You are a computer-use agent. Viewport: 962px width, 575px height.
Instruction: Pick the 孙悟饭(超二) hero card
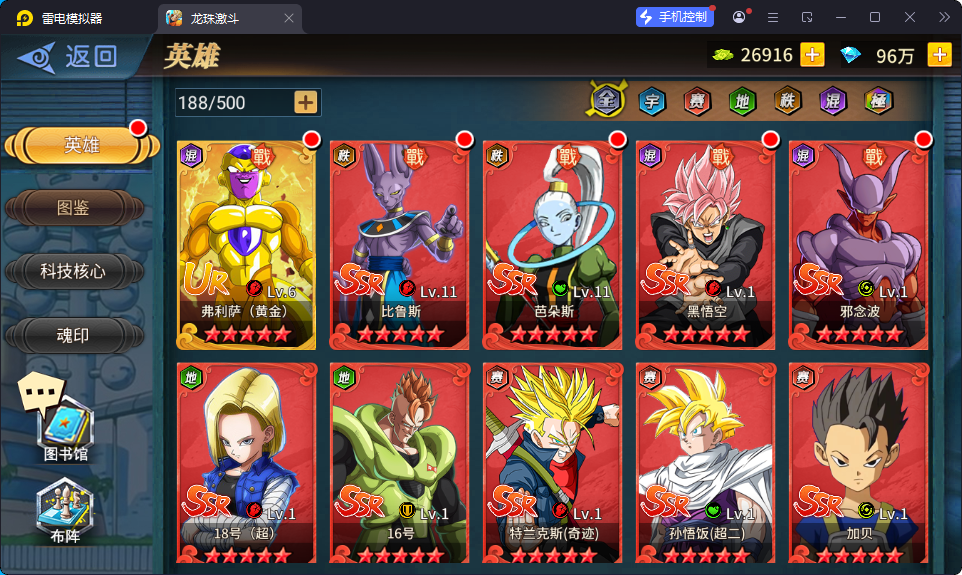coord(706,465)
